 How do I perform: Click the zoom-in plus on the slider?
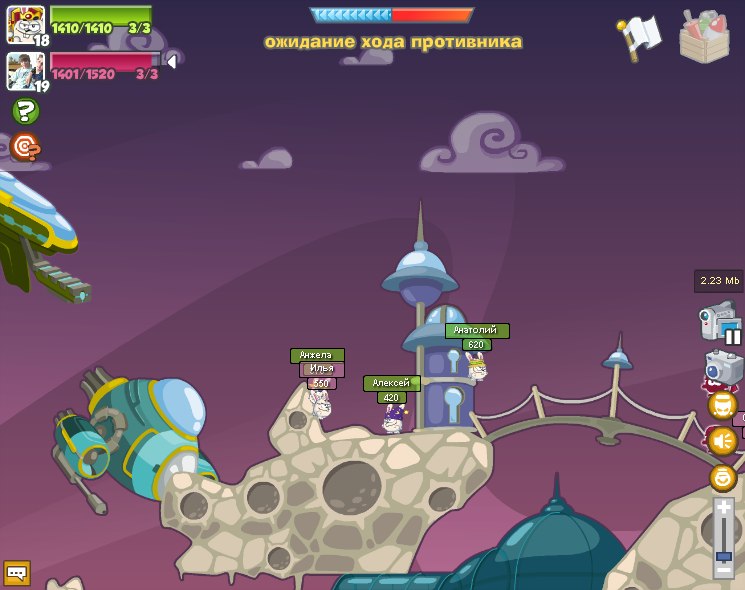[723, 508]
